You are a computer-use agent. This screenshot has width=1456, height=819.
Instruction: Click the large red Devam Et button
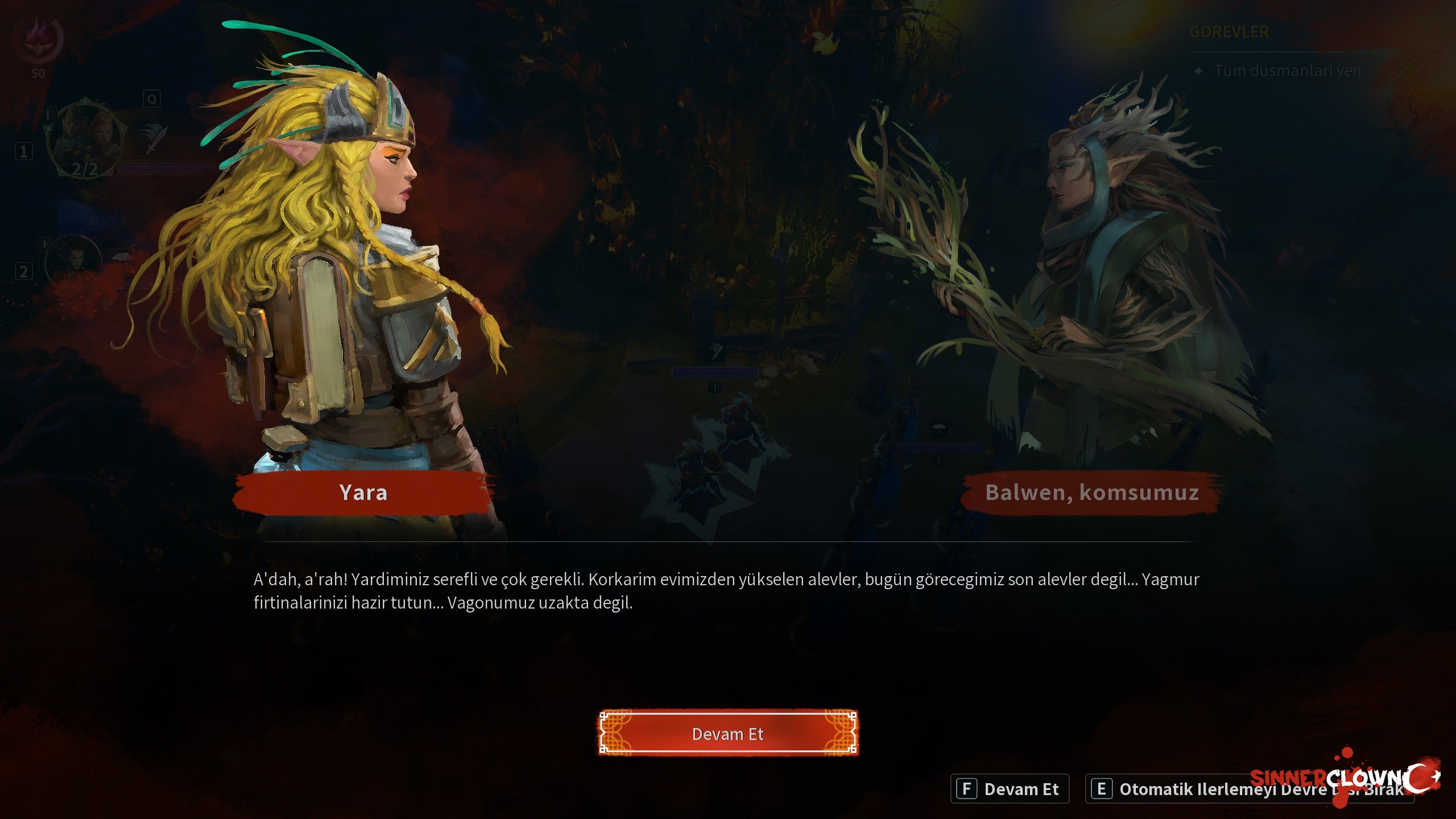point(727,734)
